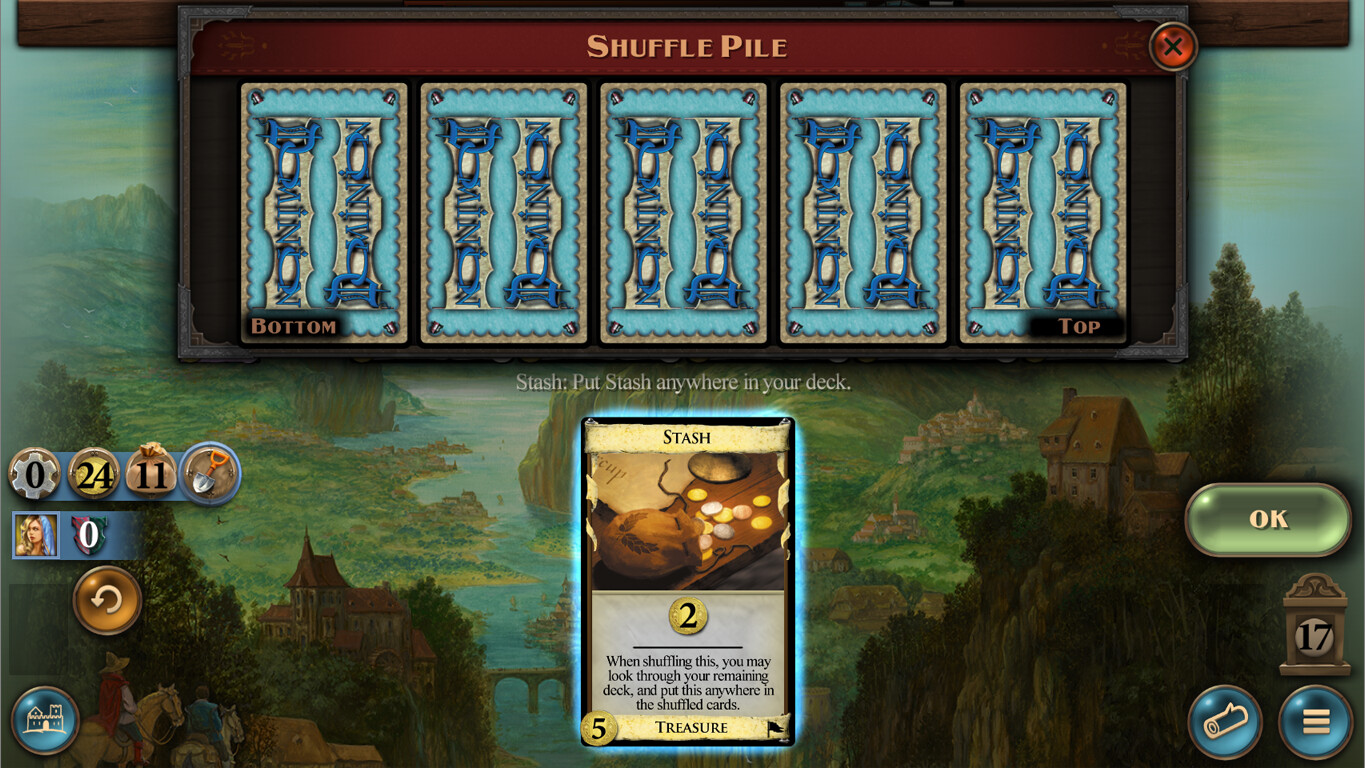The image size is (1365, 768).
Task: Select the card back labeled Bottom
Action: [323, 215]
